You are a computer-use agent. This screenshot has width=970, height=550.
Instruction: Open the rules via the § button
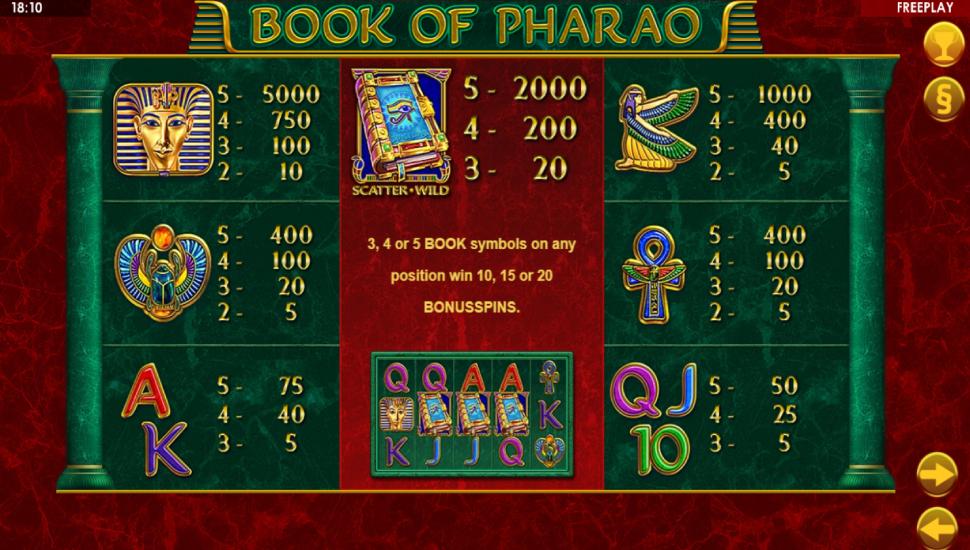point(940,99)
